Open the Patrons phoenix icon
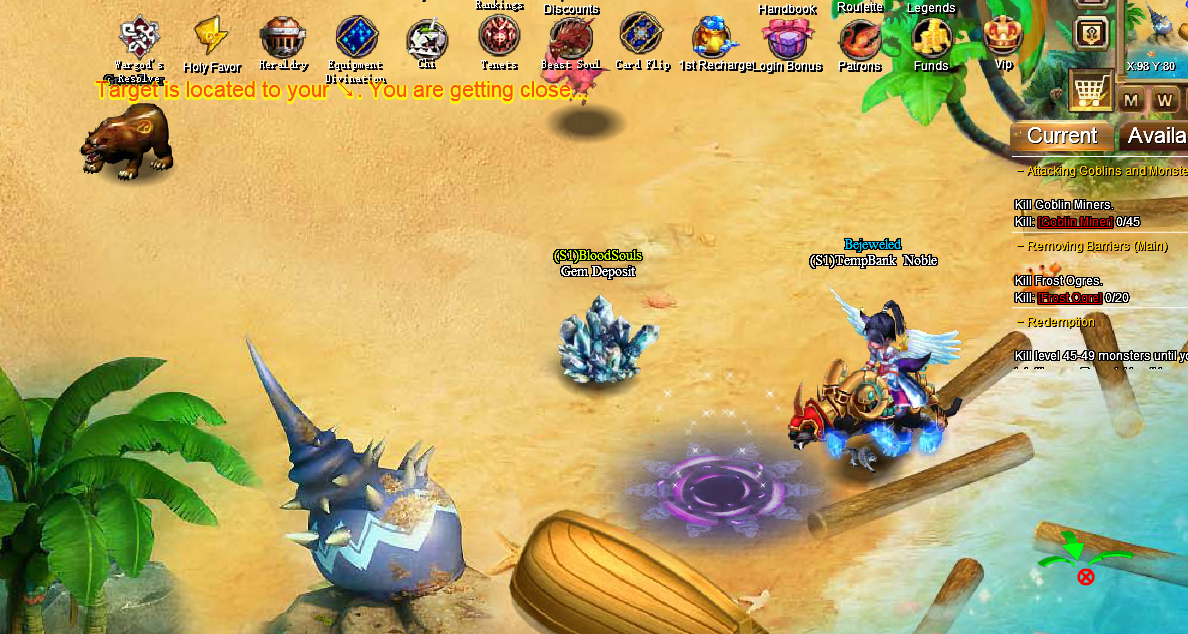Viewport: 1188px width, 634px height. pyautogui.click(x=859, y=40)
